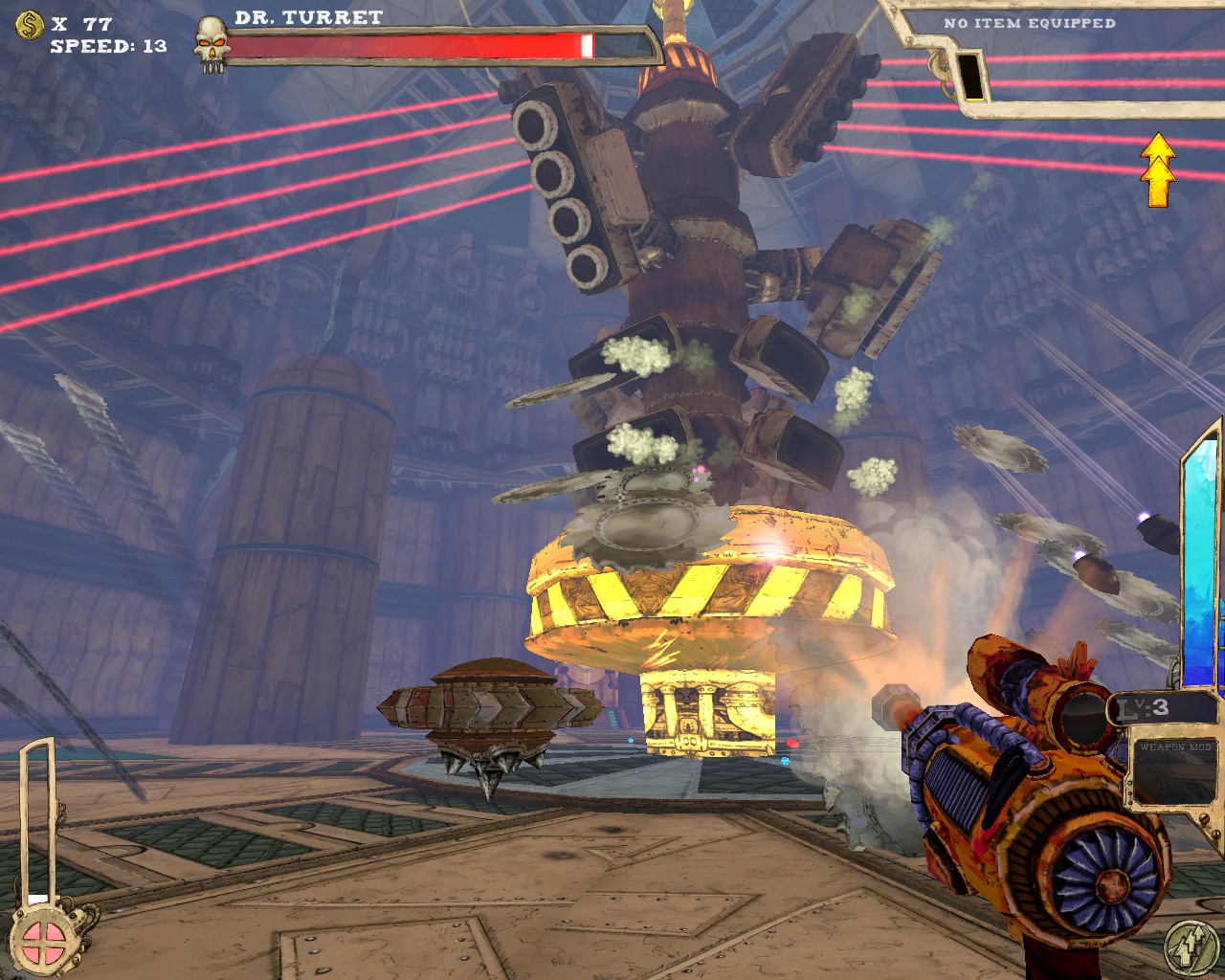Select the gold coin currency icon

tap(30, 24)
